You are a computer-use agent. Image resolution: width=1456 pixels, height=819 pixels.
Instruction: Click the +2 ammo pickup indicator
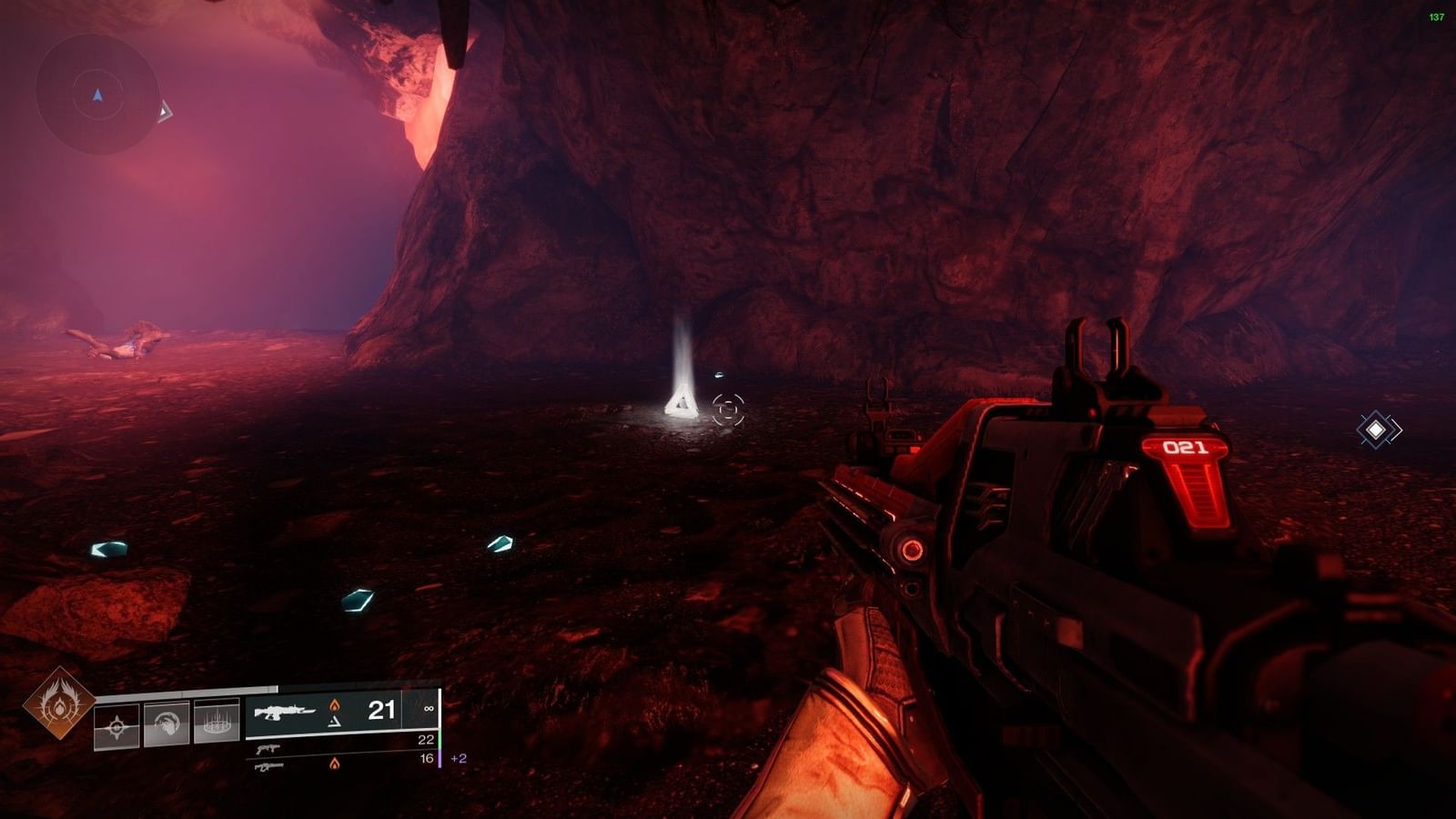point(457,759)
